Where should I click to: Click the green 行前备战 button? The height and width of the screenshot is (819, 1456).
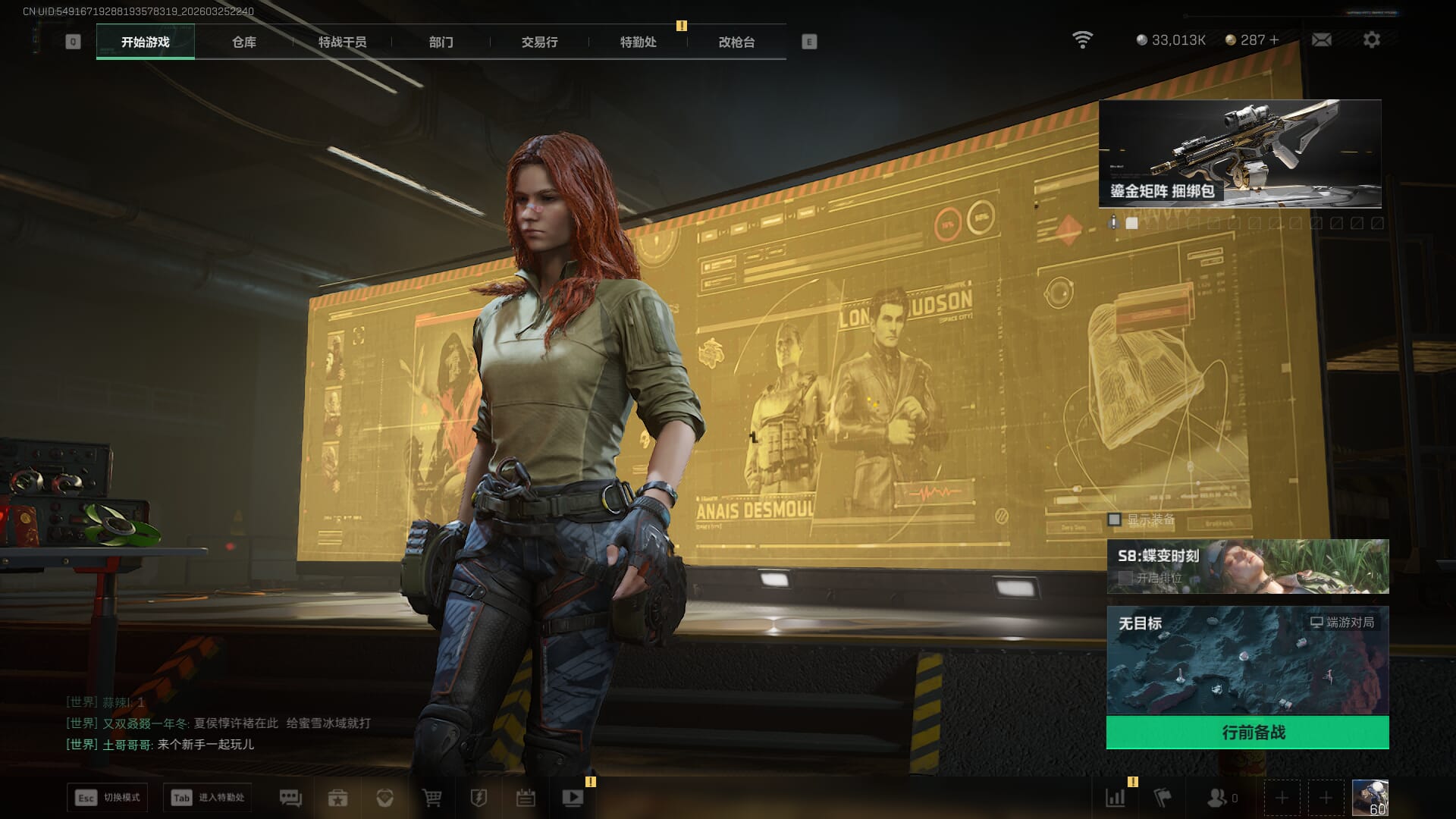(x=1247, y=733)
